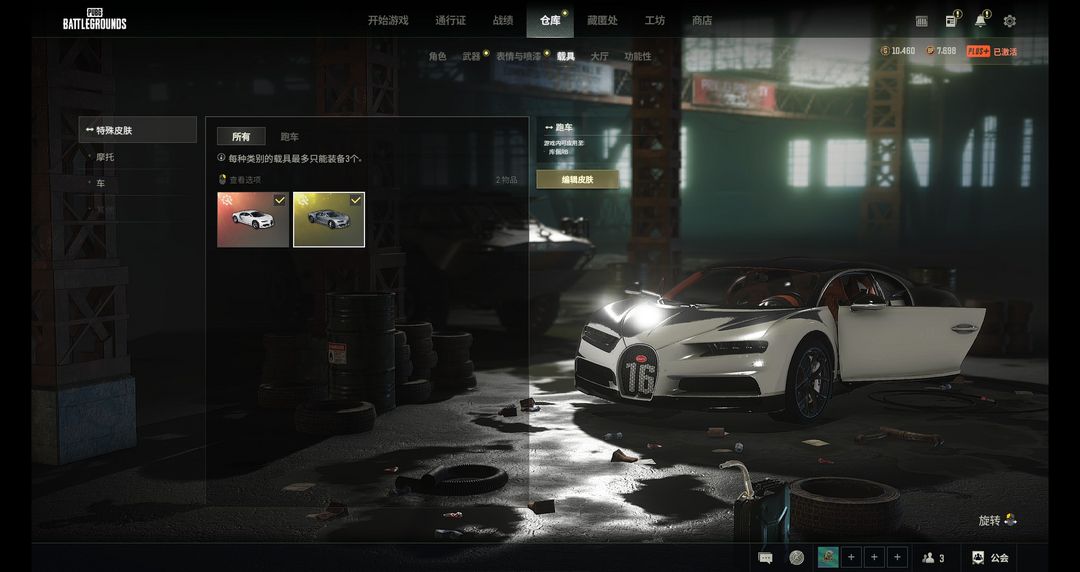Select the white sports car skin thumbnail

pyautogui.click(x=253, y=219)
